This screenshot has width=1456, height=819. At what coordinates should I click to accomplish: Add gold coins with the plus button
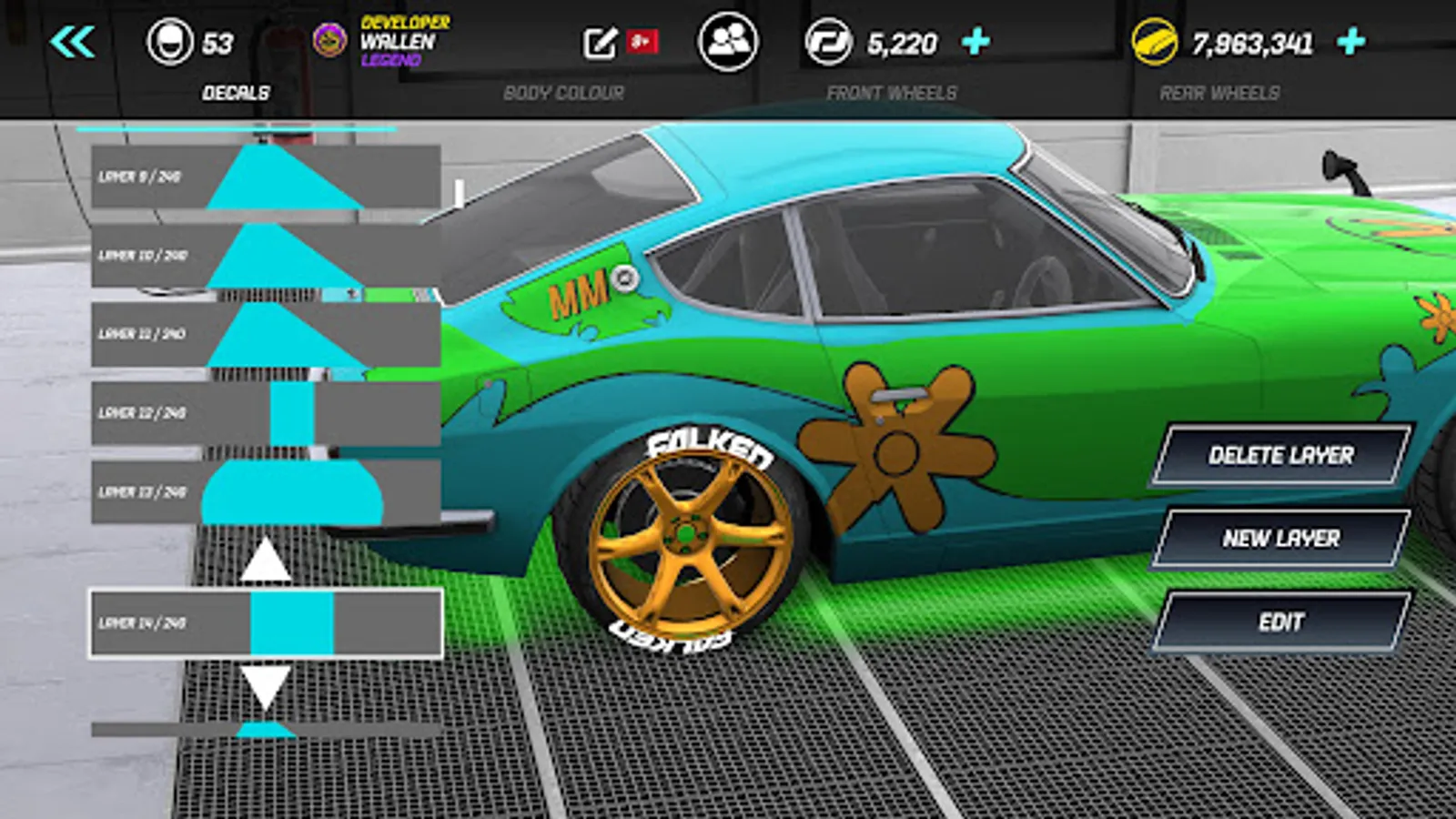1351,42
